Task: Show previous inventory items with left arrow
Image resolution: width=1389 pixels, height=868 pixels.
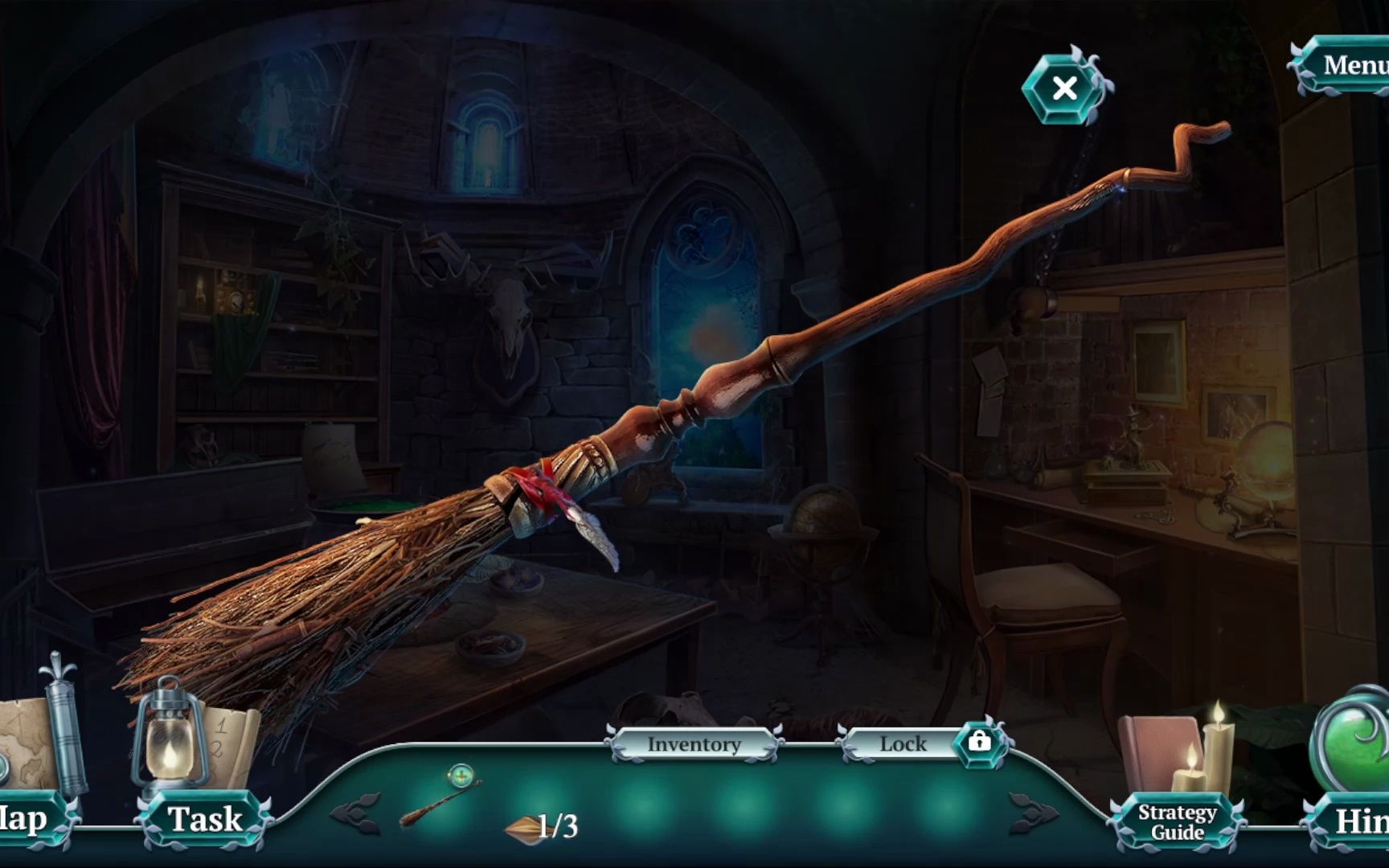Action: tap(356, 812)
